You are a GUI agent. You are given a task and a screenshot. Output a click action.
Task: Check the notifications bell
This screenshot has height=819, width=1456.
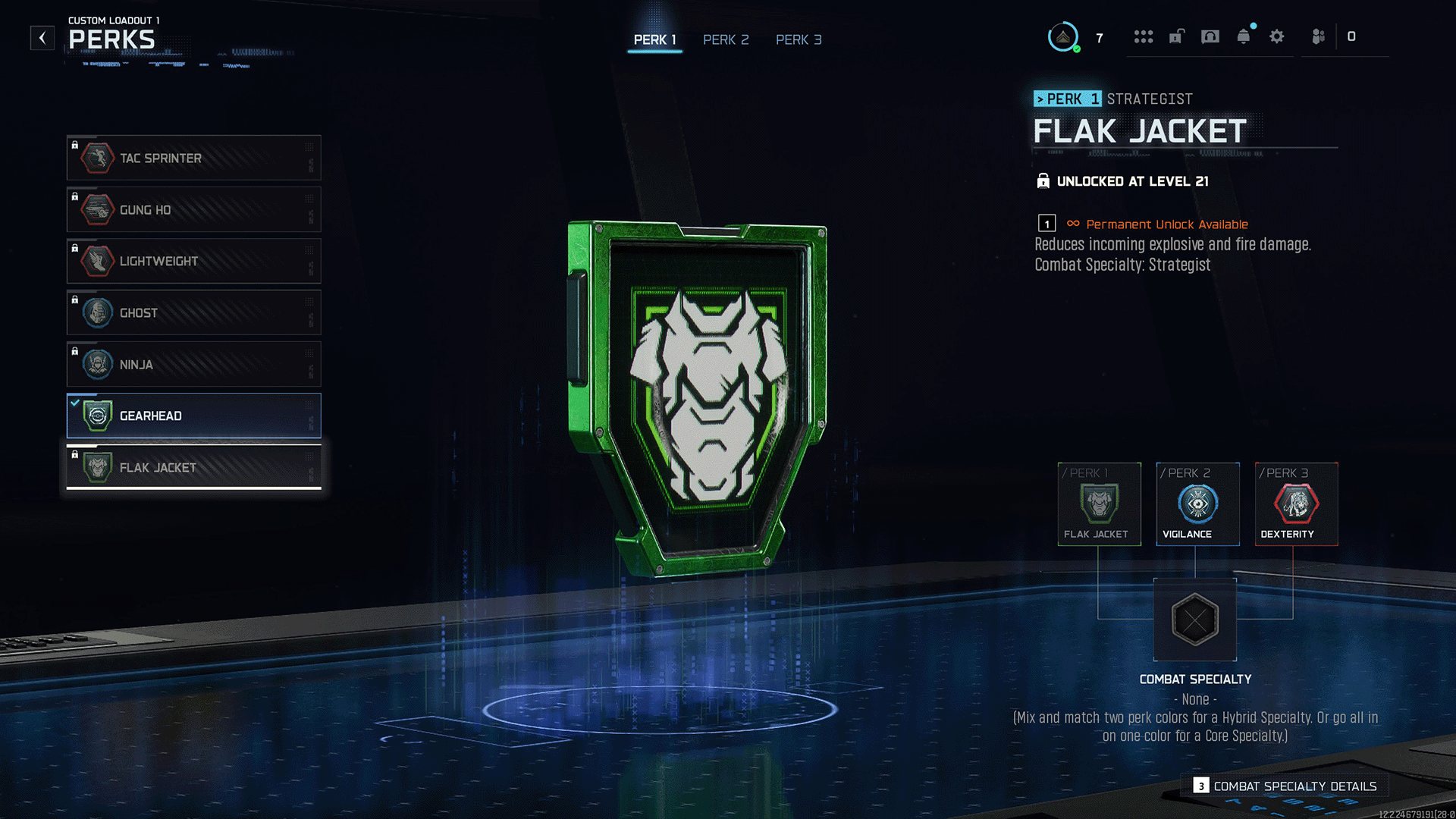1244,36
